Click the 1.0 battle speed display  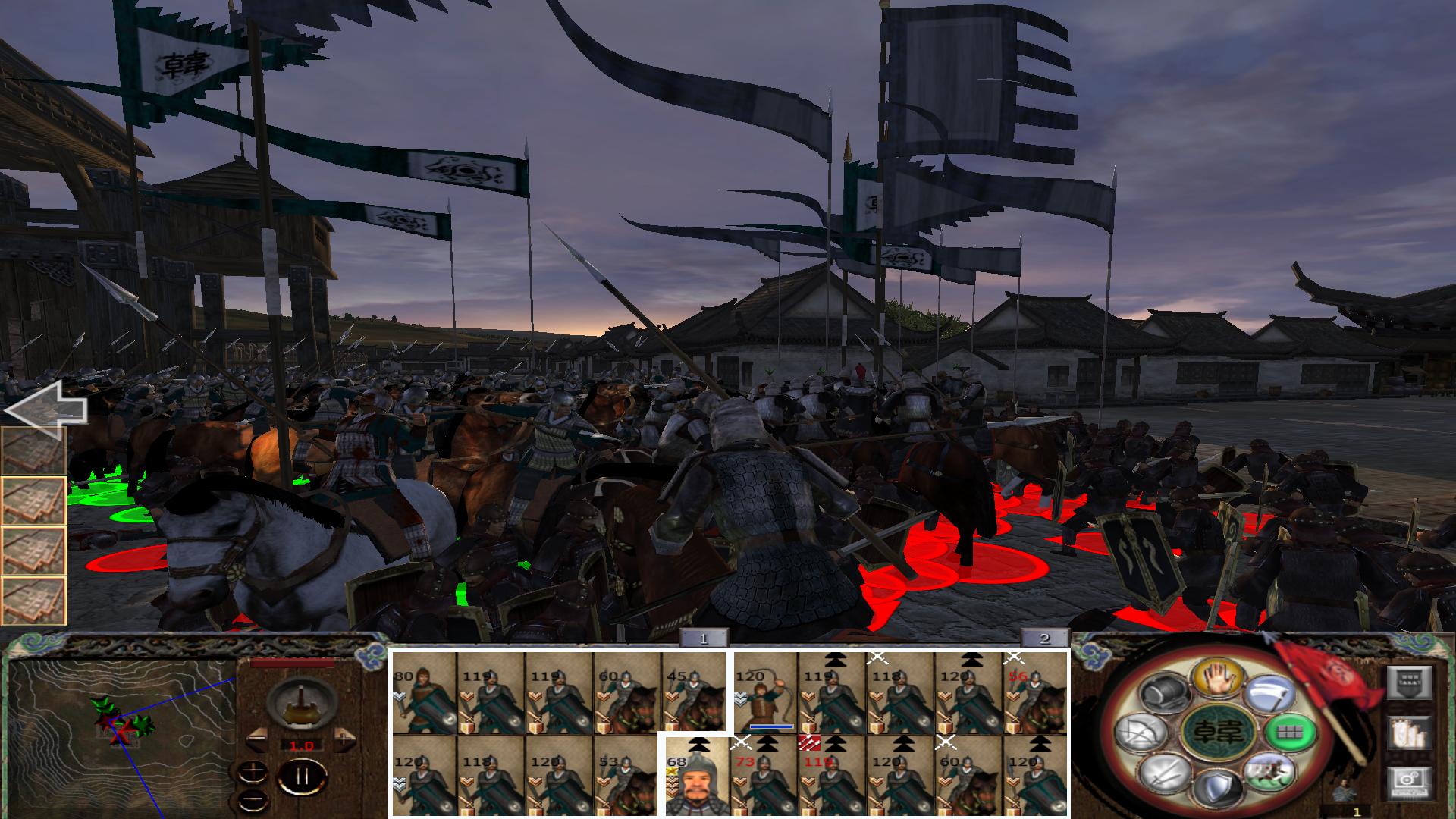[302, 745]
